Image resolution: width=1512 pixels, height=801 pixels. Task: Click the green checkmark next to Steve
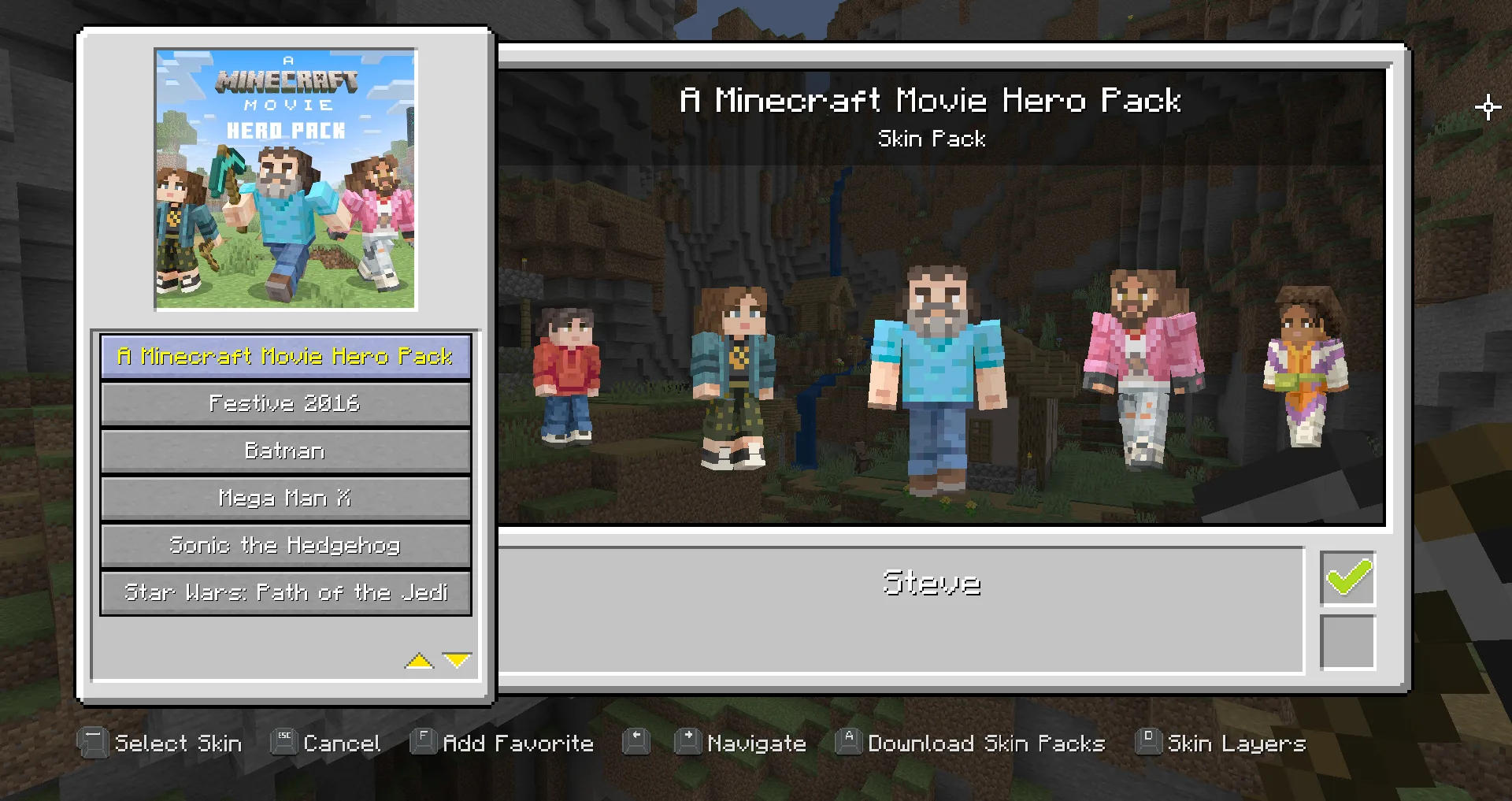pyautogui.click(x=1347, y=578)
